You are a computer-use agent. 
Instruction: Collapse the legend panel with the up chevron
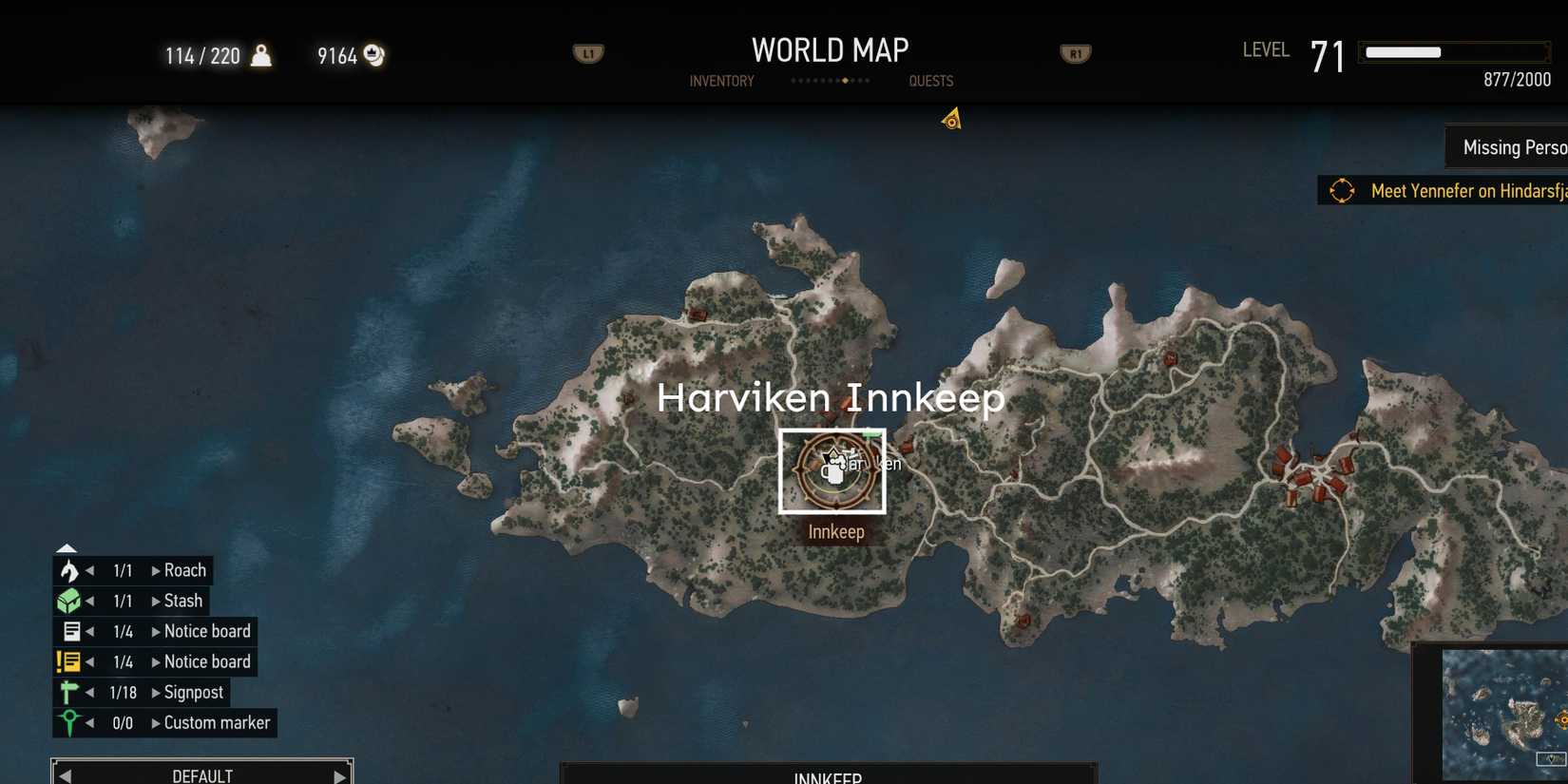pos(66,548)
